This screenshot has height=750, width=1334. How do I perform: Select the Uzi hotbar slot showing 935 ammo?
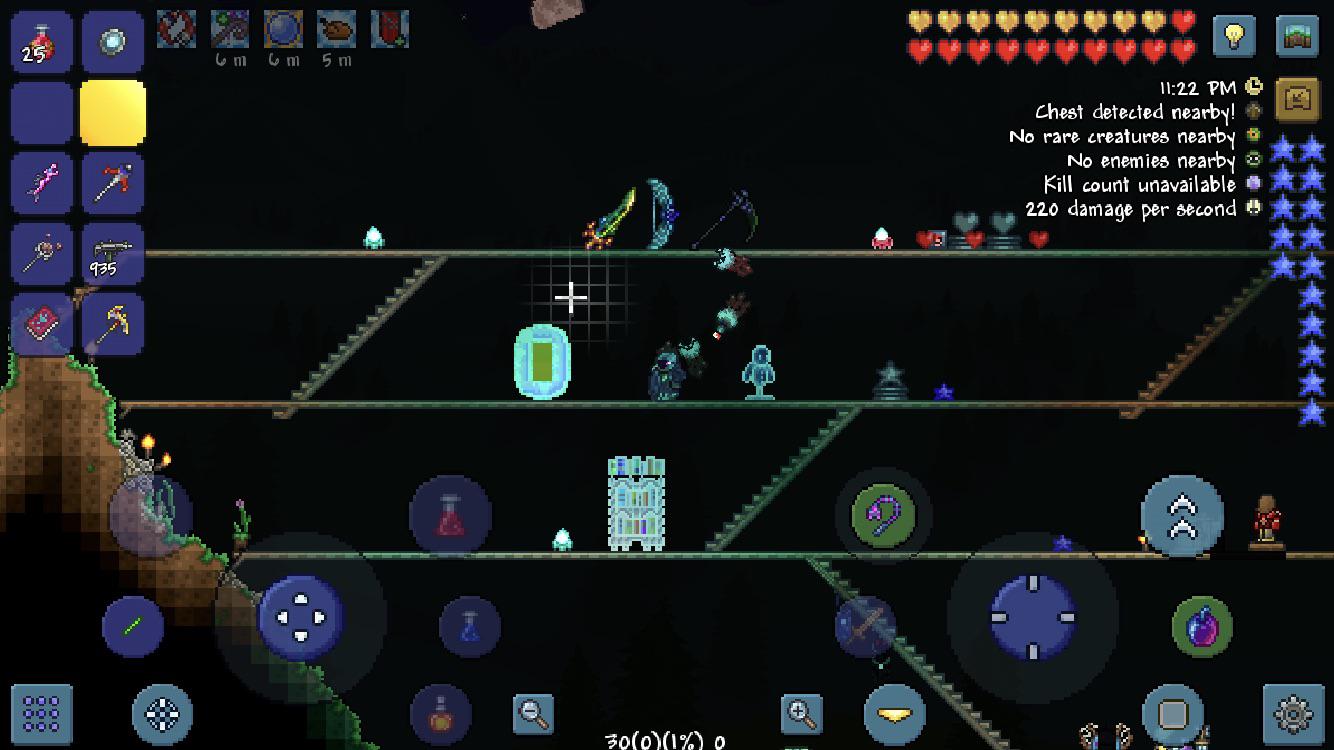pyautogui.click(x=113, y=253)
